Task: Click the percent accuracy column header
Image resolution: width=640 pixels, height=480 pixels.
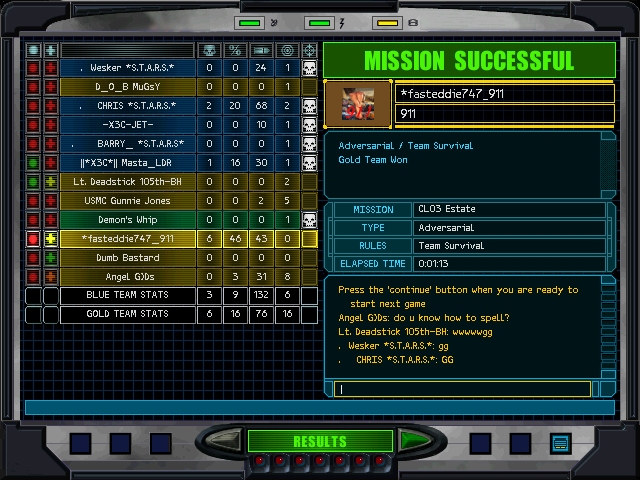Action: coord(235,50)
